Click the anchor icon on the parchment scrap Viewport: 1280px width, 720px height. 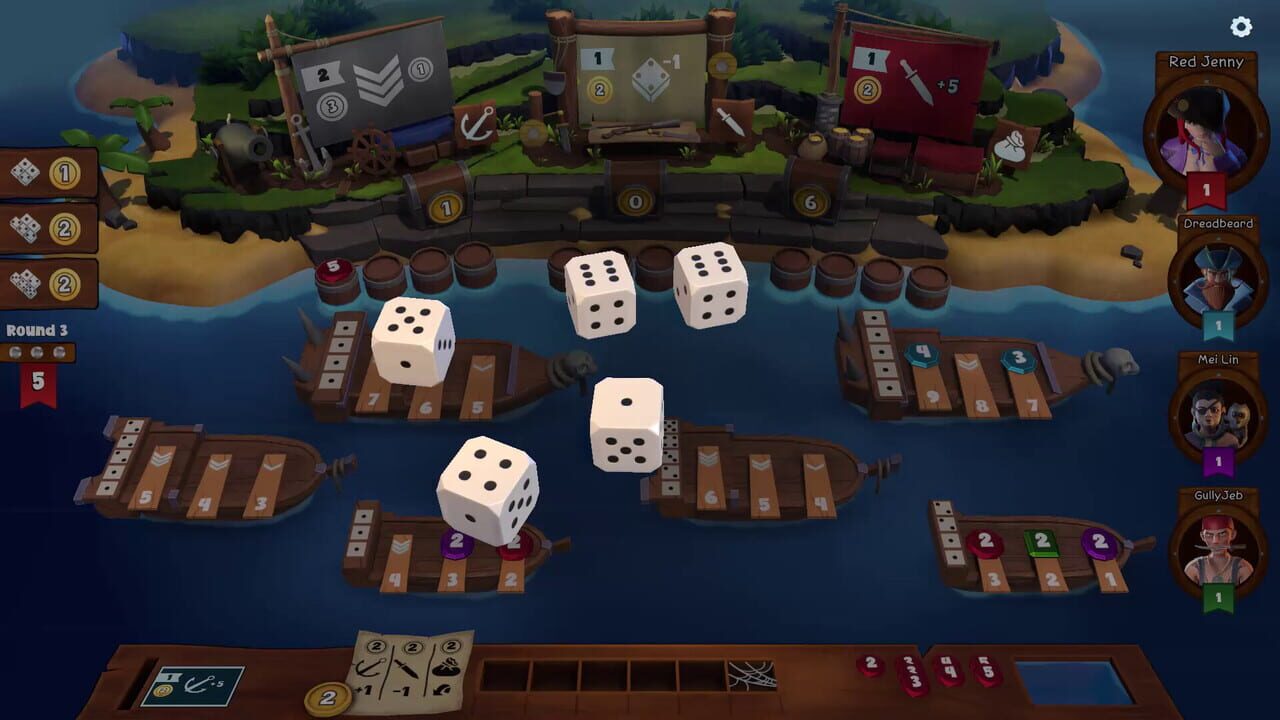pyautogui.click(x=368, y=668)
